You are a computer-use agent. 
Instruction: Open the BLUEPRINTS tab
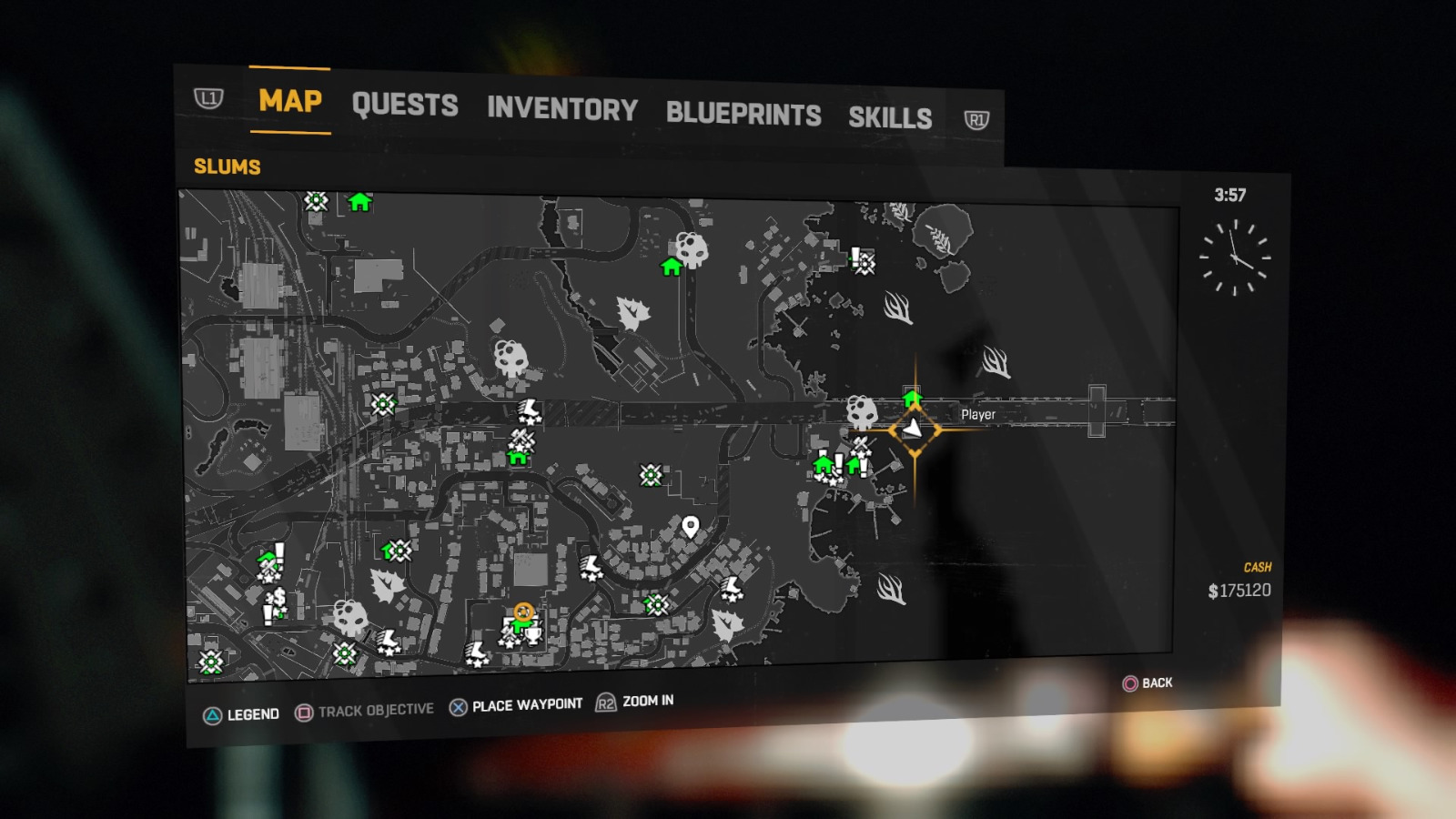click(743, 115)
